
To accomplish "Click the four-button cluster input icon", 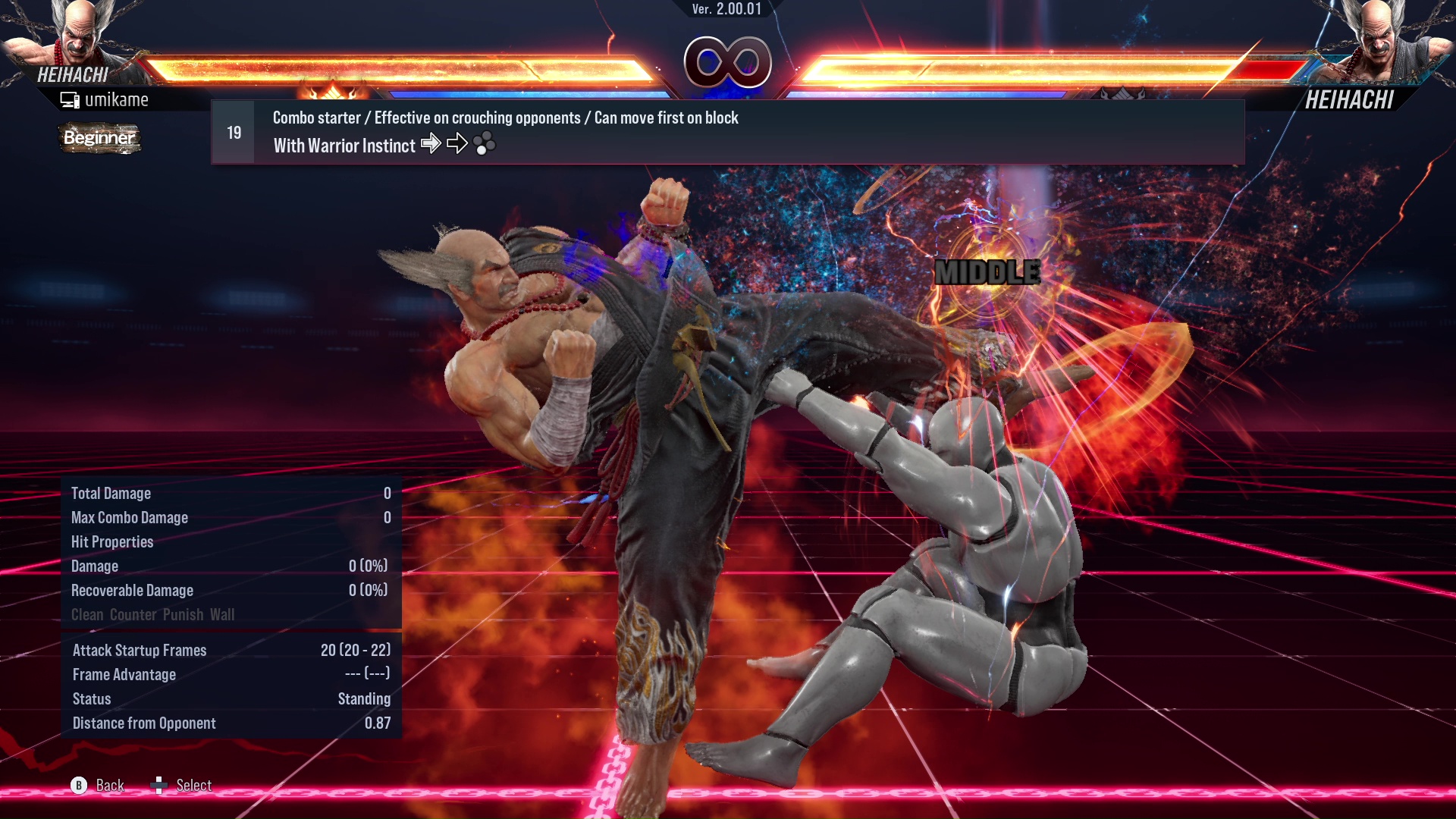I will 485,143.
